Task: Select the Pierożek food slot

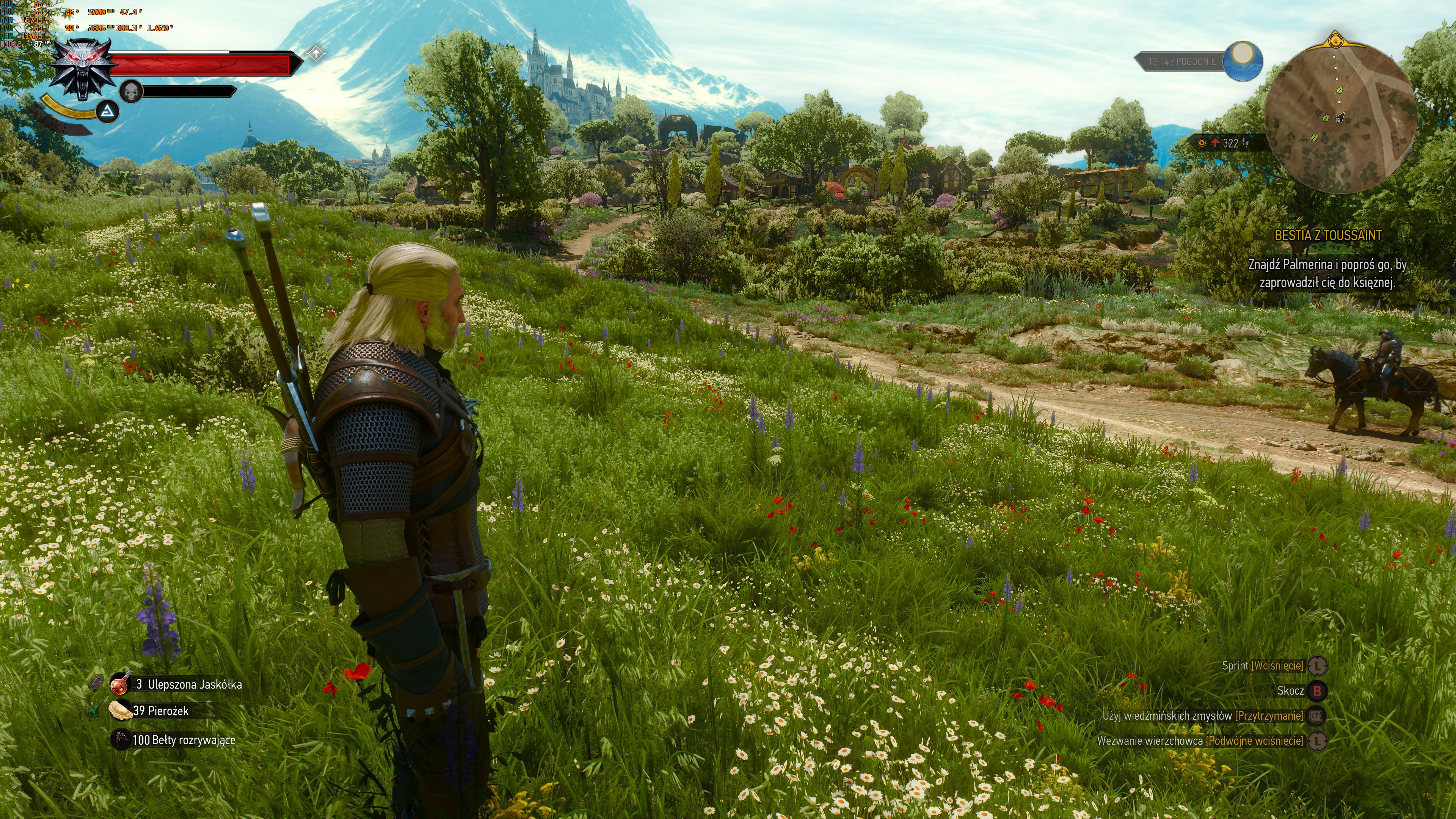Action: 121,711
